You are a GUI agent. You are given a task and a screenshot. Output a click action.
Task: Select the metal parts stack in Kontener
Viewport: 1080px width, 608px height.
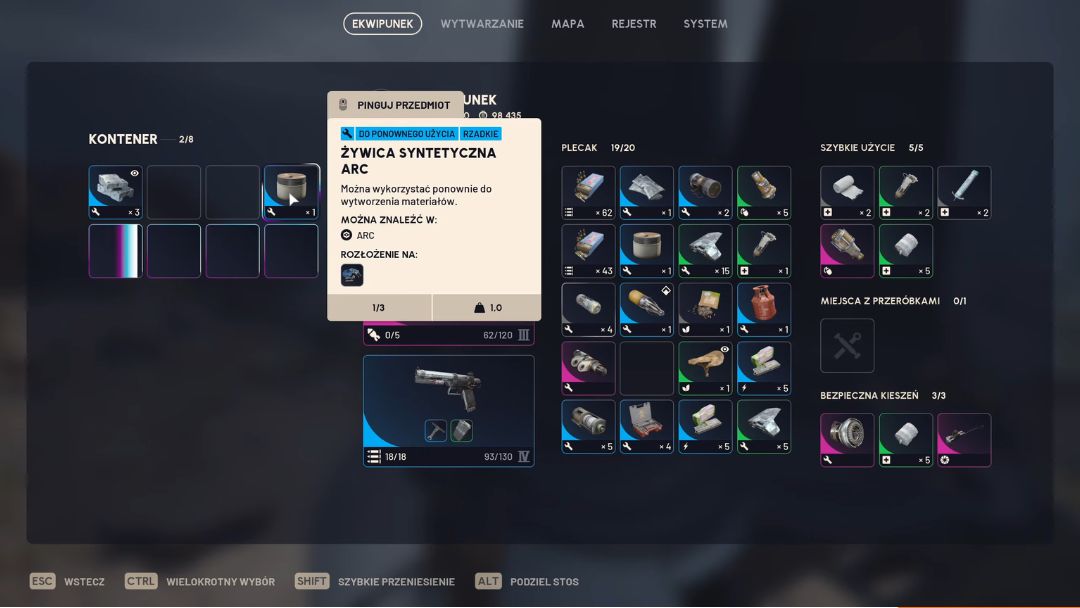(x=116, y=192)
